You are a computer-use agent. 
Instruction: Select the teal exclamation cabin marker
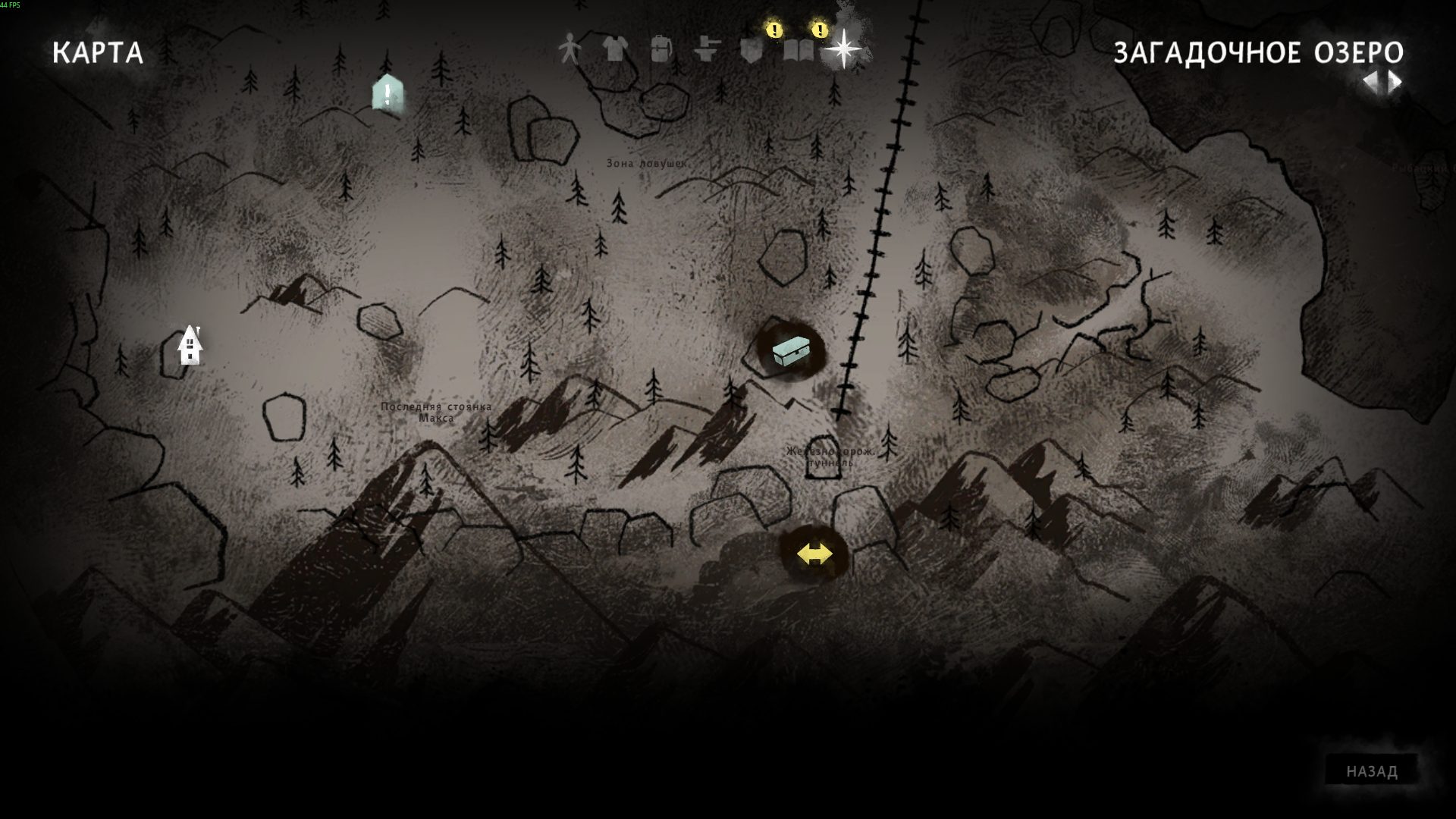coord(388,94)
